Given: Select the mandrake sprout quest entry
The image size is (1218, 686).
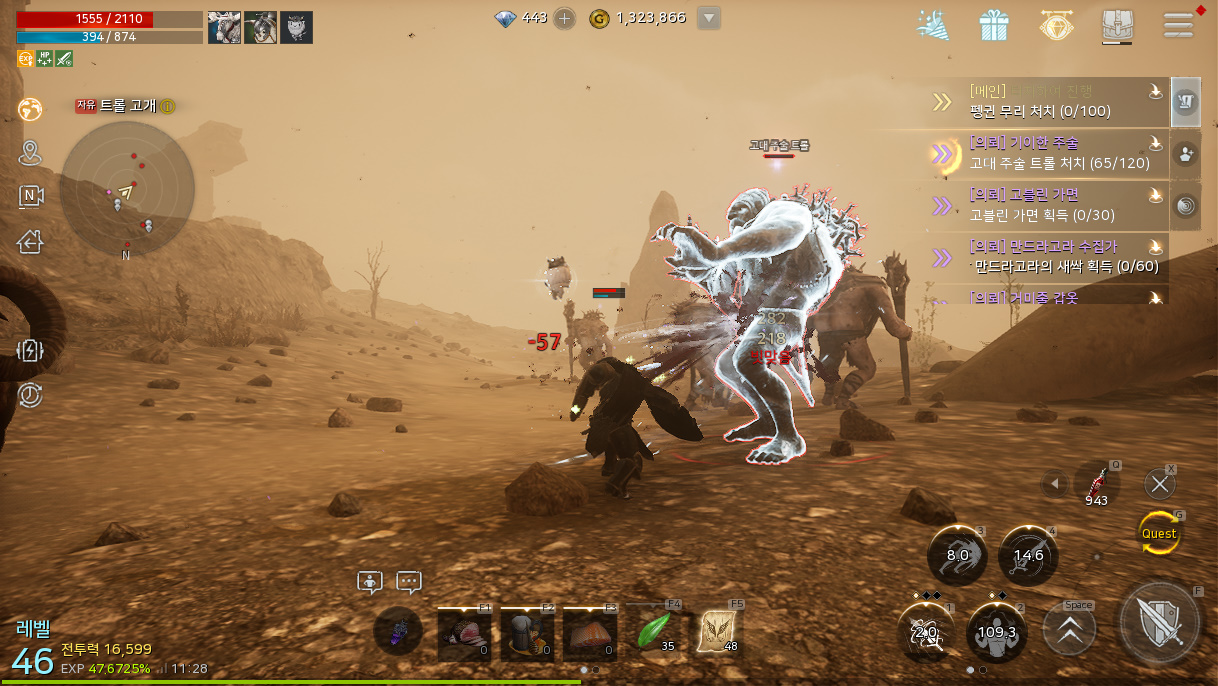Looking at the screenshot, I should click(1048, 256).
